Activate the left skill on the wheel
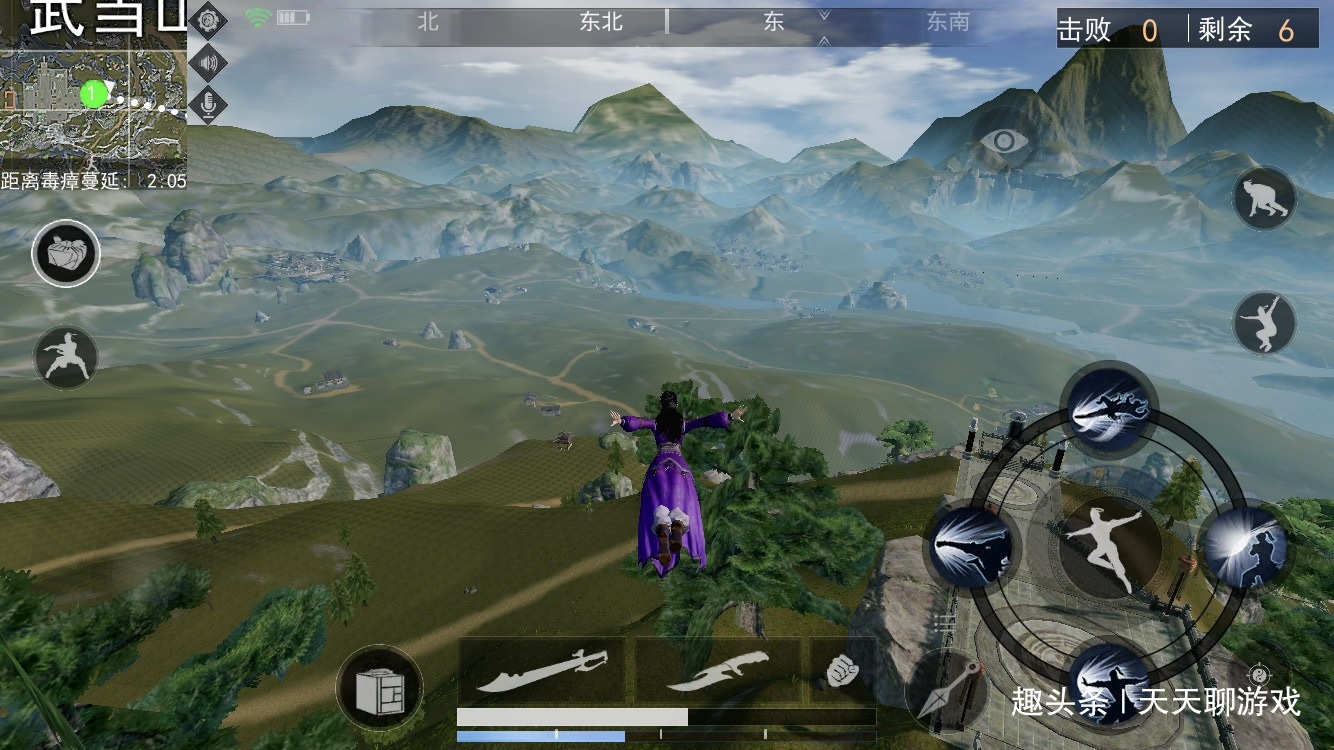The width and height of the screenshot is (1334, 750). click(x=973, y=546)
